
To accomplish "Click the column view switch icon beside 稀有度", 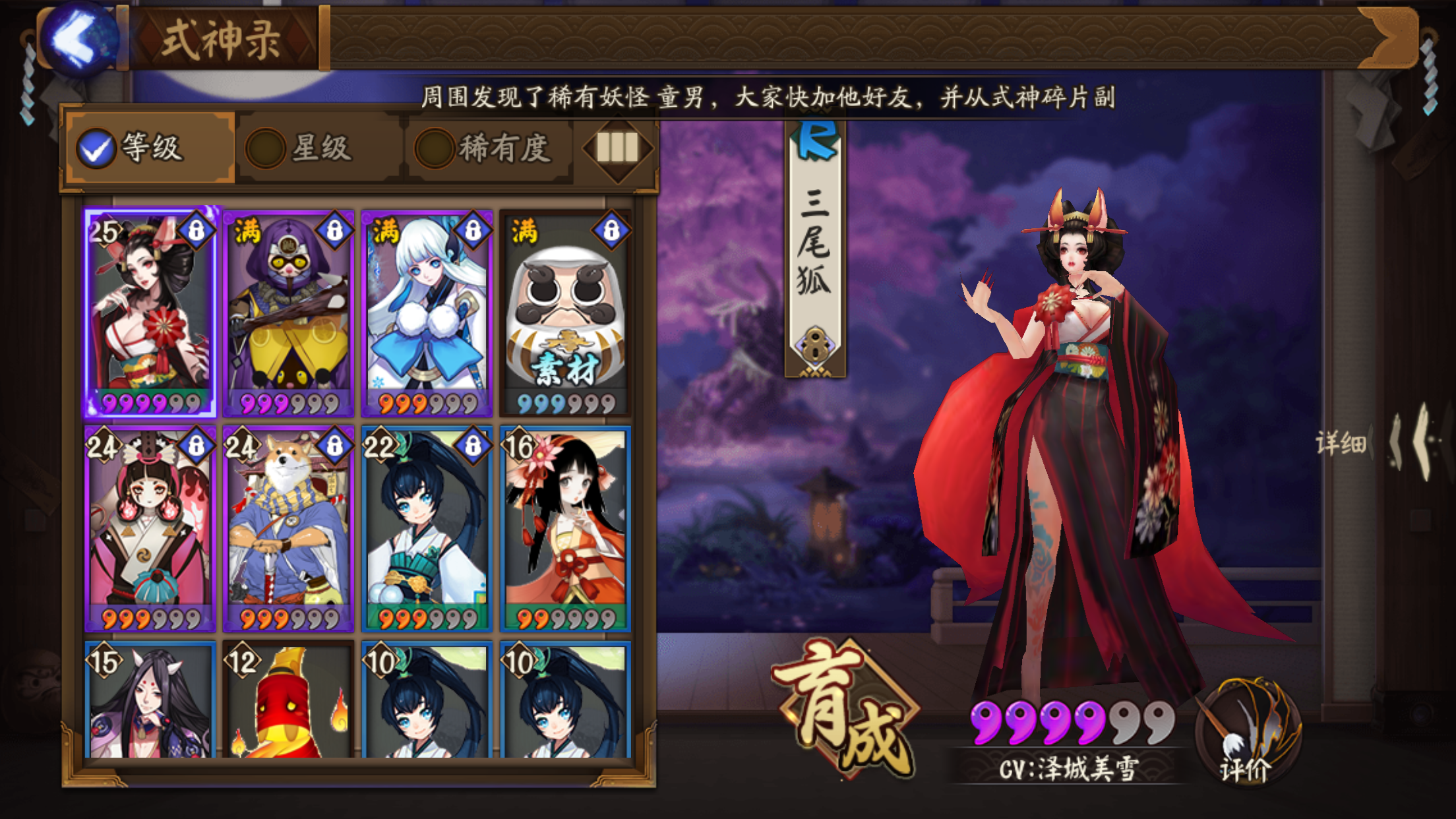I will point(619,150).
